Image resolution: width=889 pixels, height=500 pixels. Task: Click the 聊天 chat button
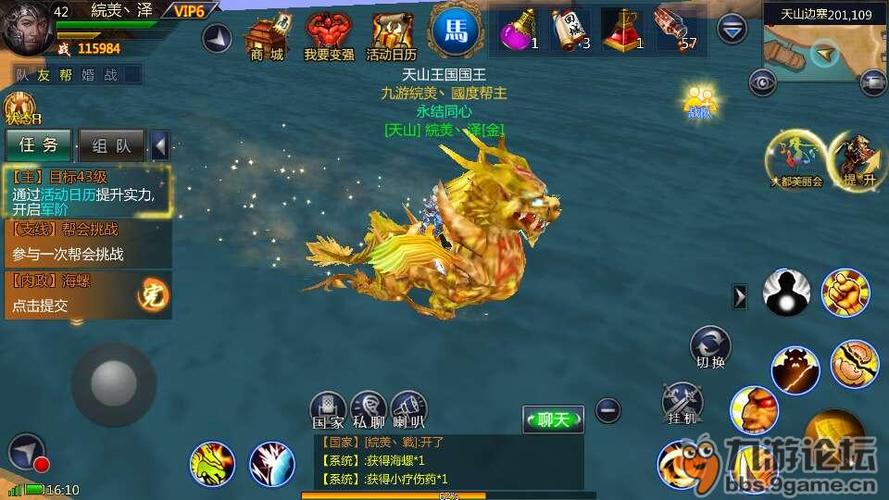[x=552, y=419]
